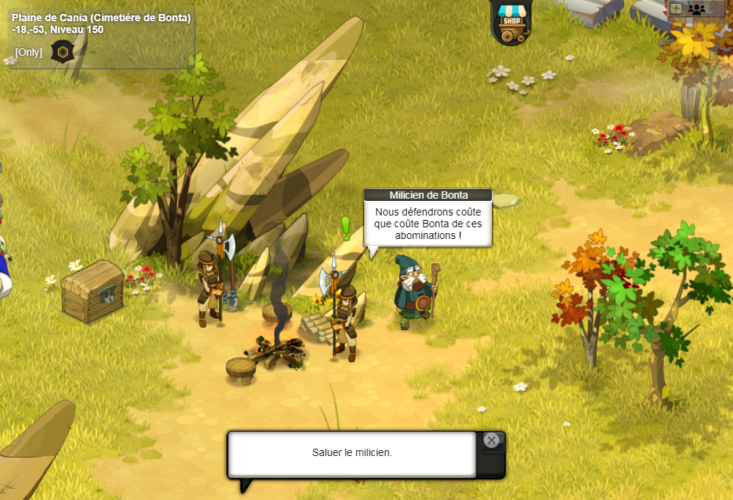
Task: Open the group members icon
Action: click(x=697, y=8)
